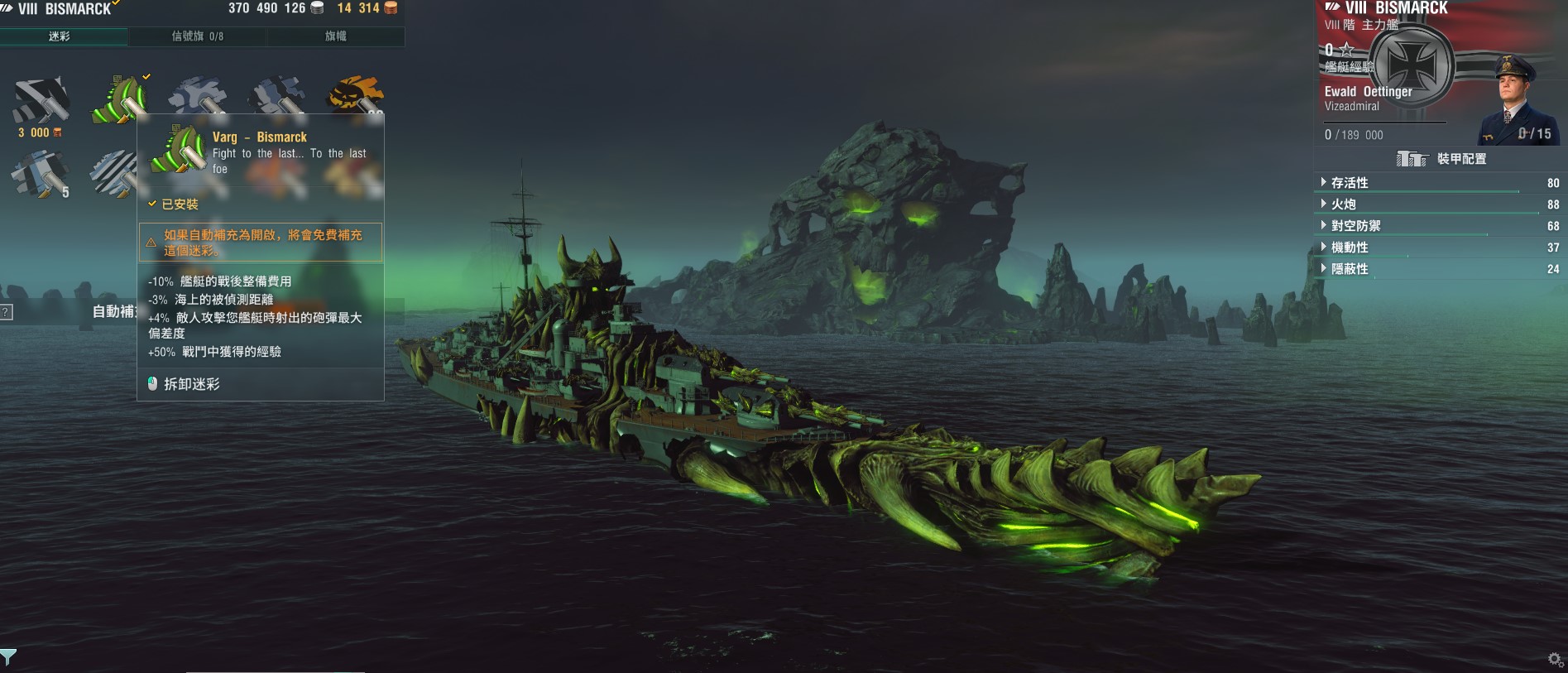Open the 信號旗 signal flags tab

point(197,36)
